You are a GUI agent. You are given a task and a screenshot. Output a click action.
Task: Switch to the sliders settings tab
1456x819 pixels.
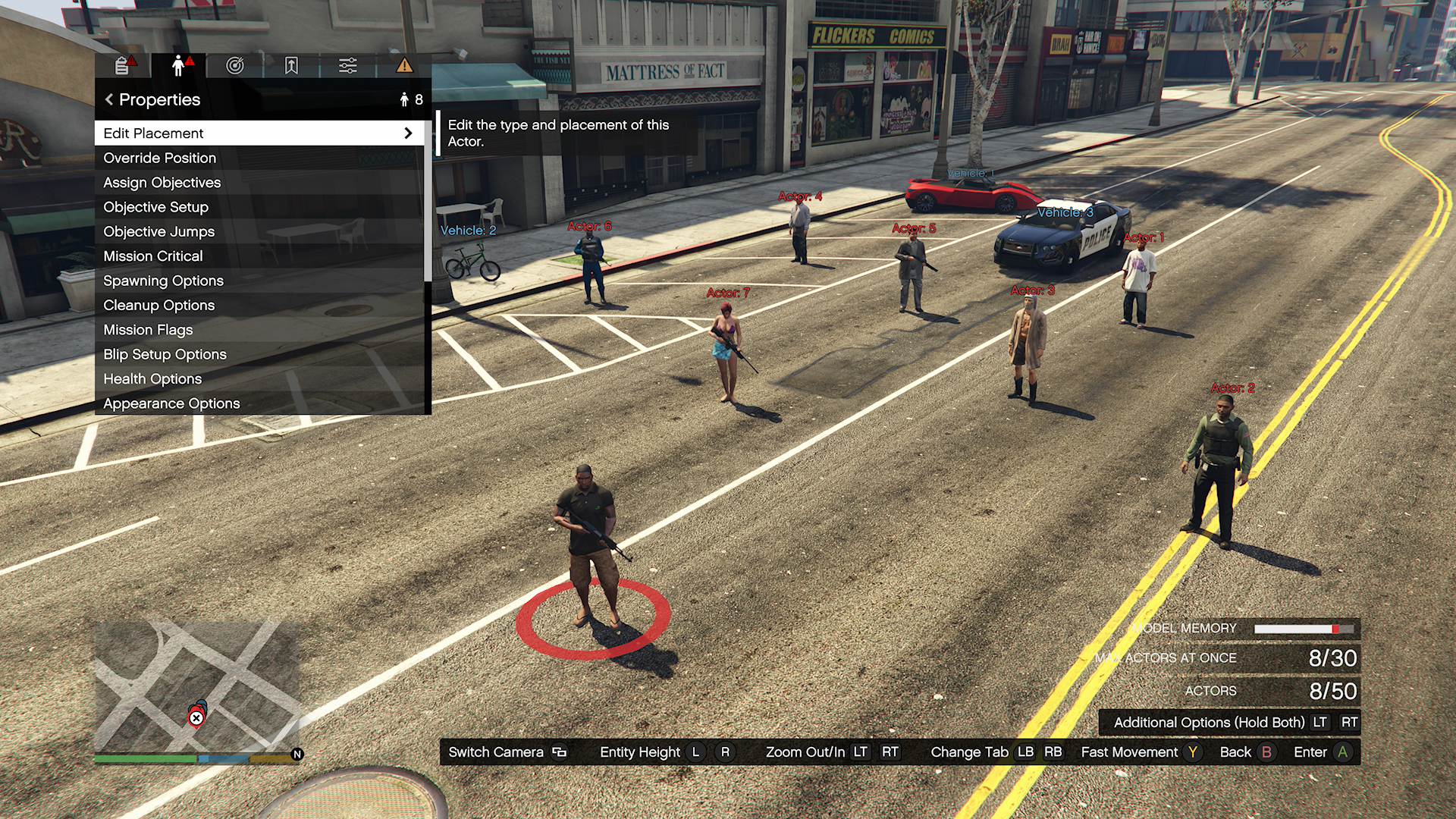348,66
